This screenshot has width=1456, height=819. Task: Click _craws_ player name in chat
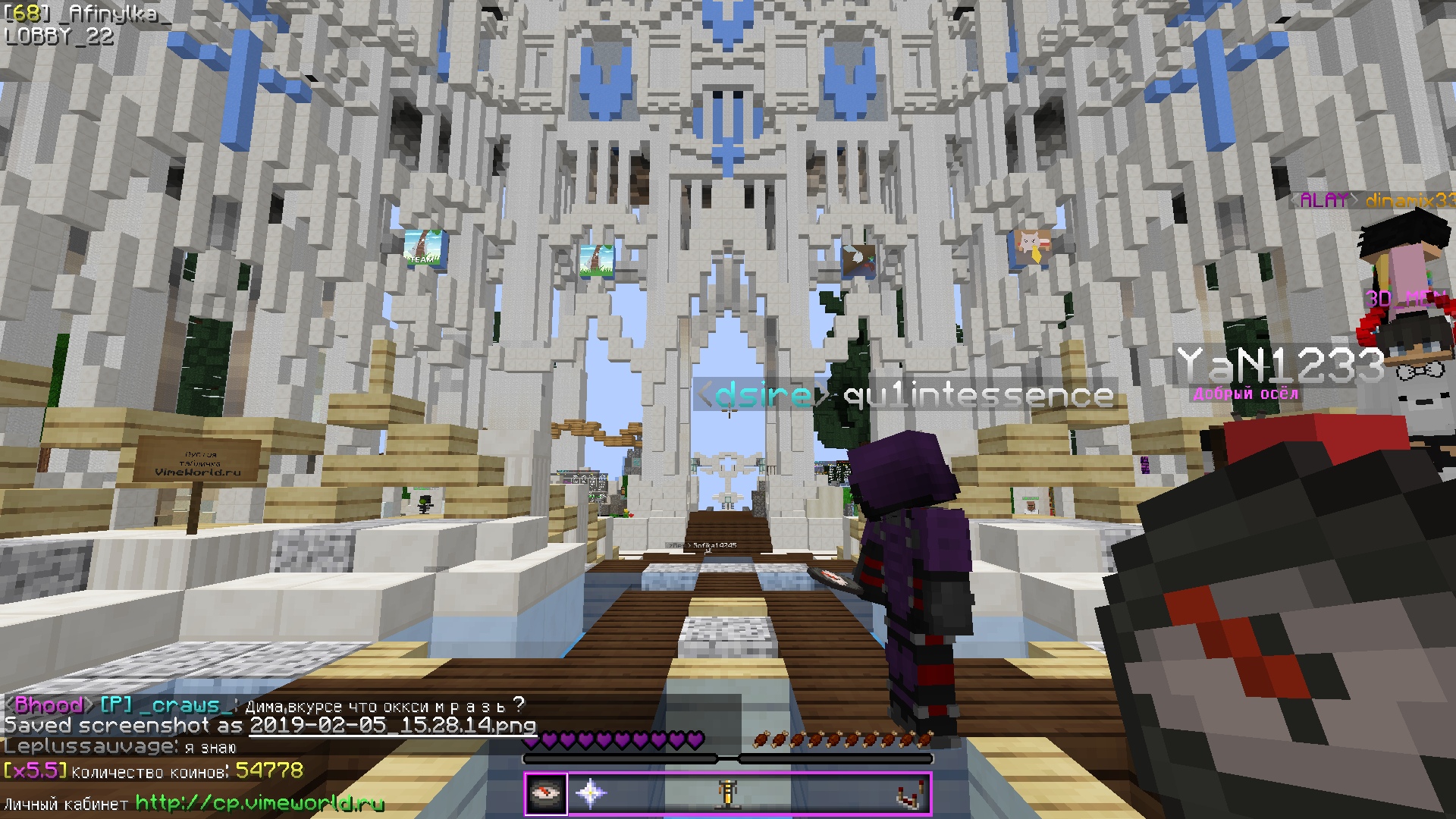click(185, 705)
